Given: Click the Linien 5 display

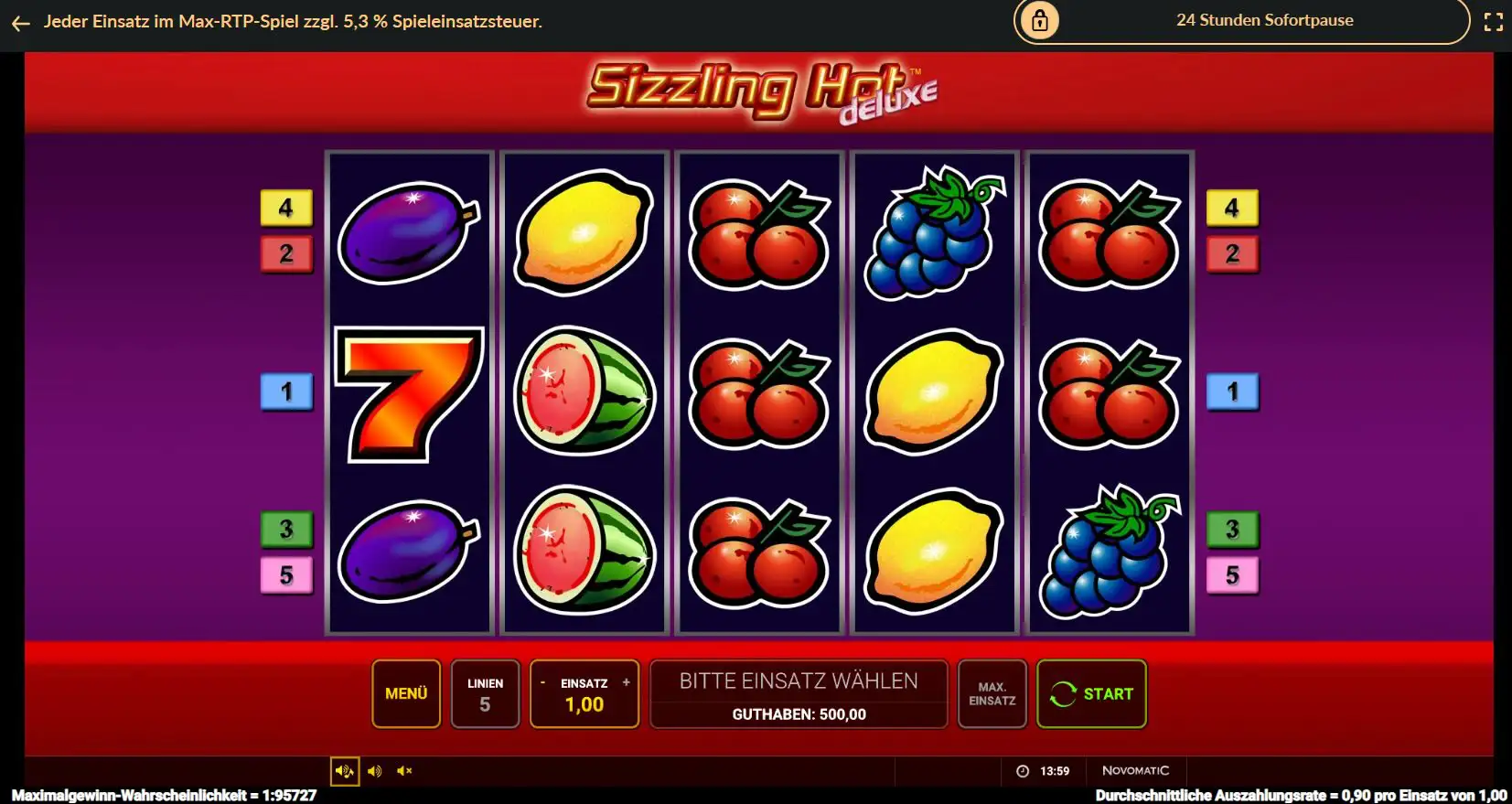Looking at the screenshot, I should [x=486, y=693].
